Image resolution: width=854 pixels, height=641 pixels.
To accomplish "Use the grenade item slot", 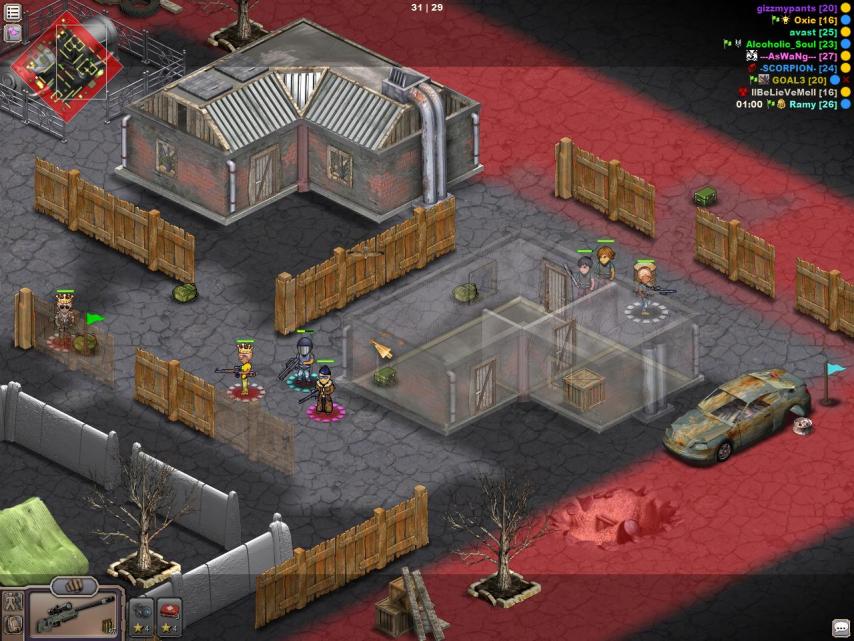I will 142,612.
